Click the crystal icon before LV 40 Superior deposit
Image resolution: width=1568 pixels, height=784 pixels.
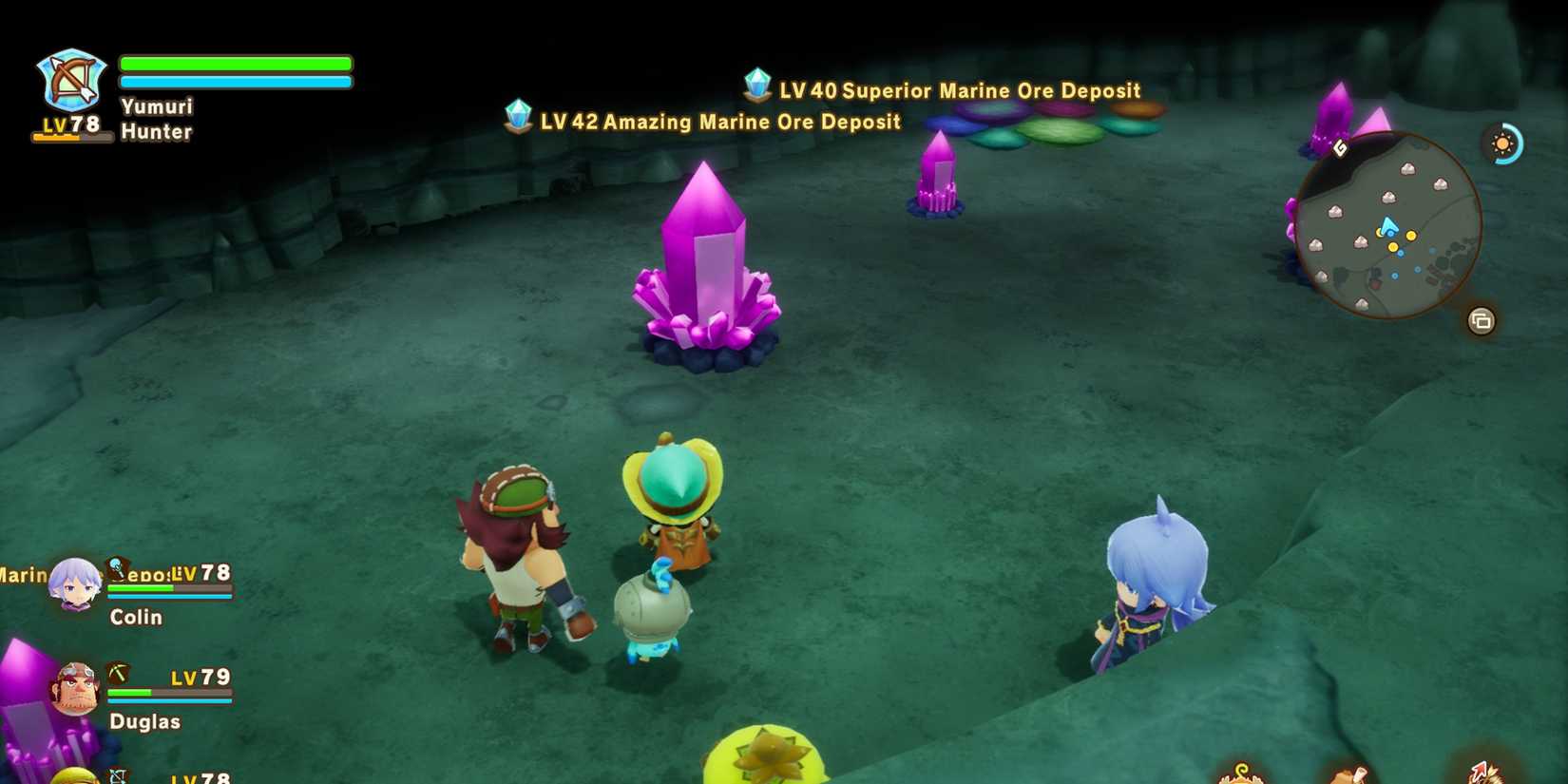[755, 86]
